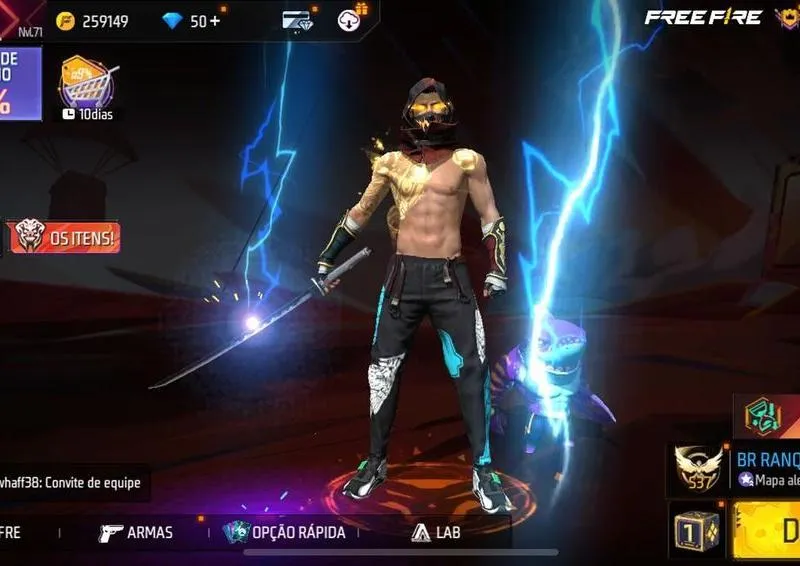Open the OS ITENS! event banner
The image size is (800, 566).
click(x=65, y=238)
